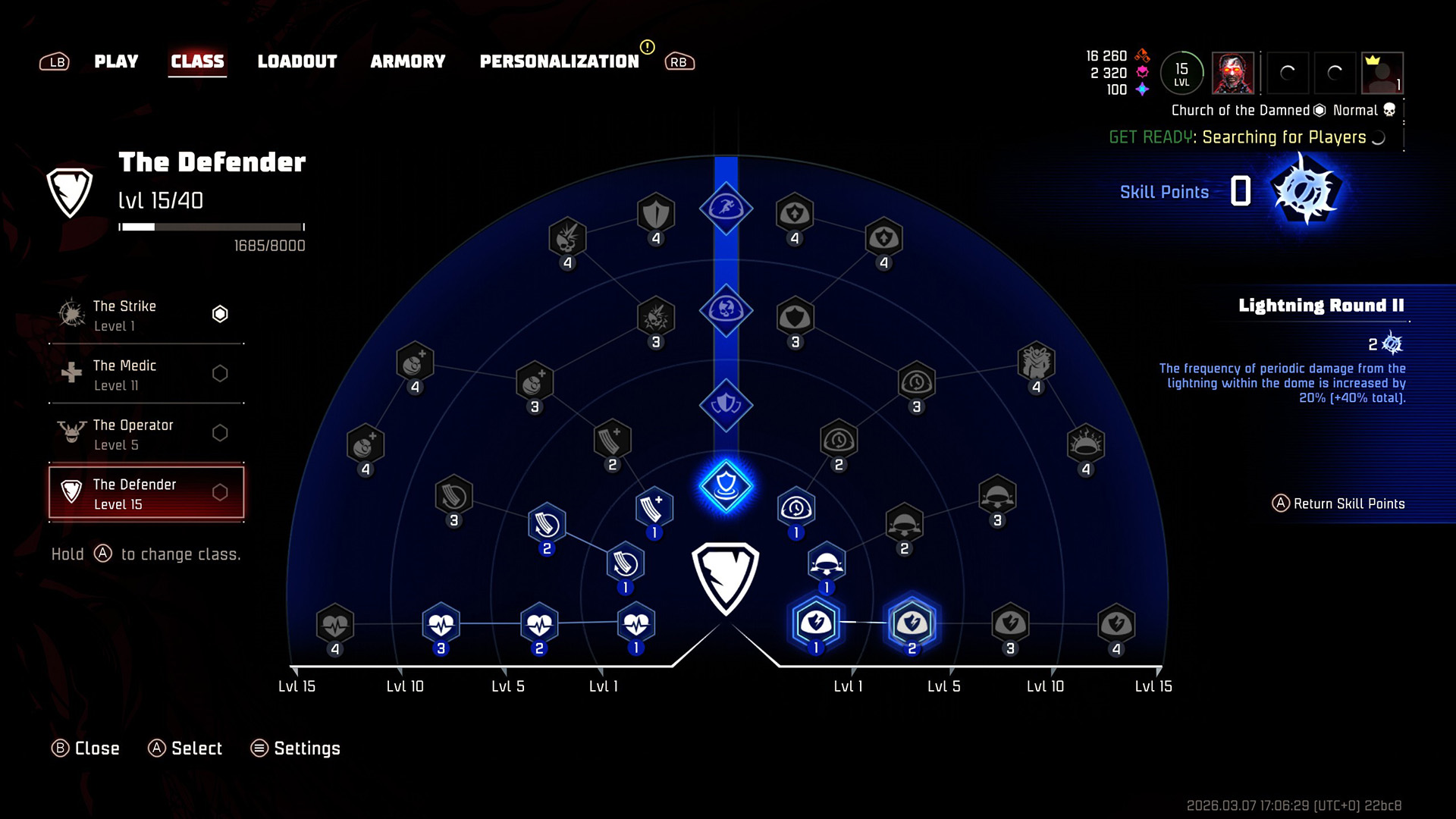Click the character portrait in the top right
The width and height of the screenshot is (1456, 819).
point(1234,74)
